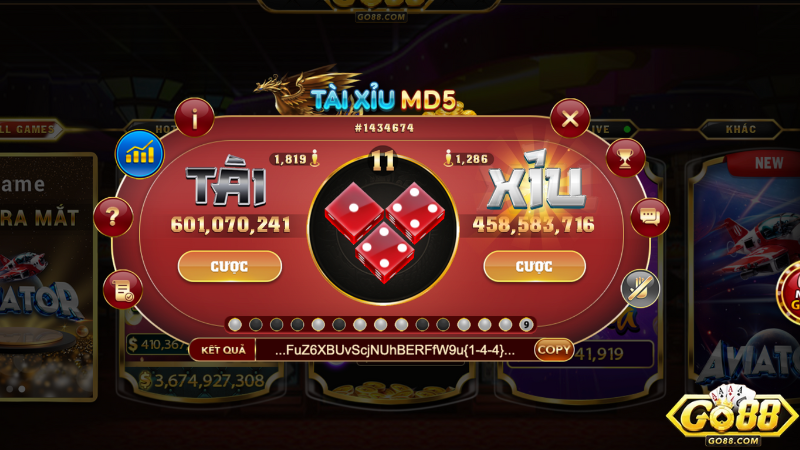Close the Tài Xỉu MD5 window
Viewport: 800px width, 450px height.
[570, 120]
